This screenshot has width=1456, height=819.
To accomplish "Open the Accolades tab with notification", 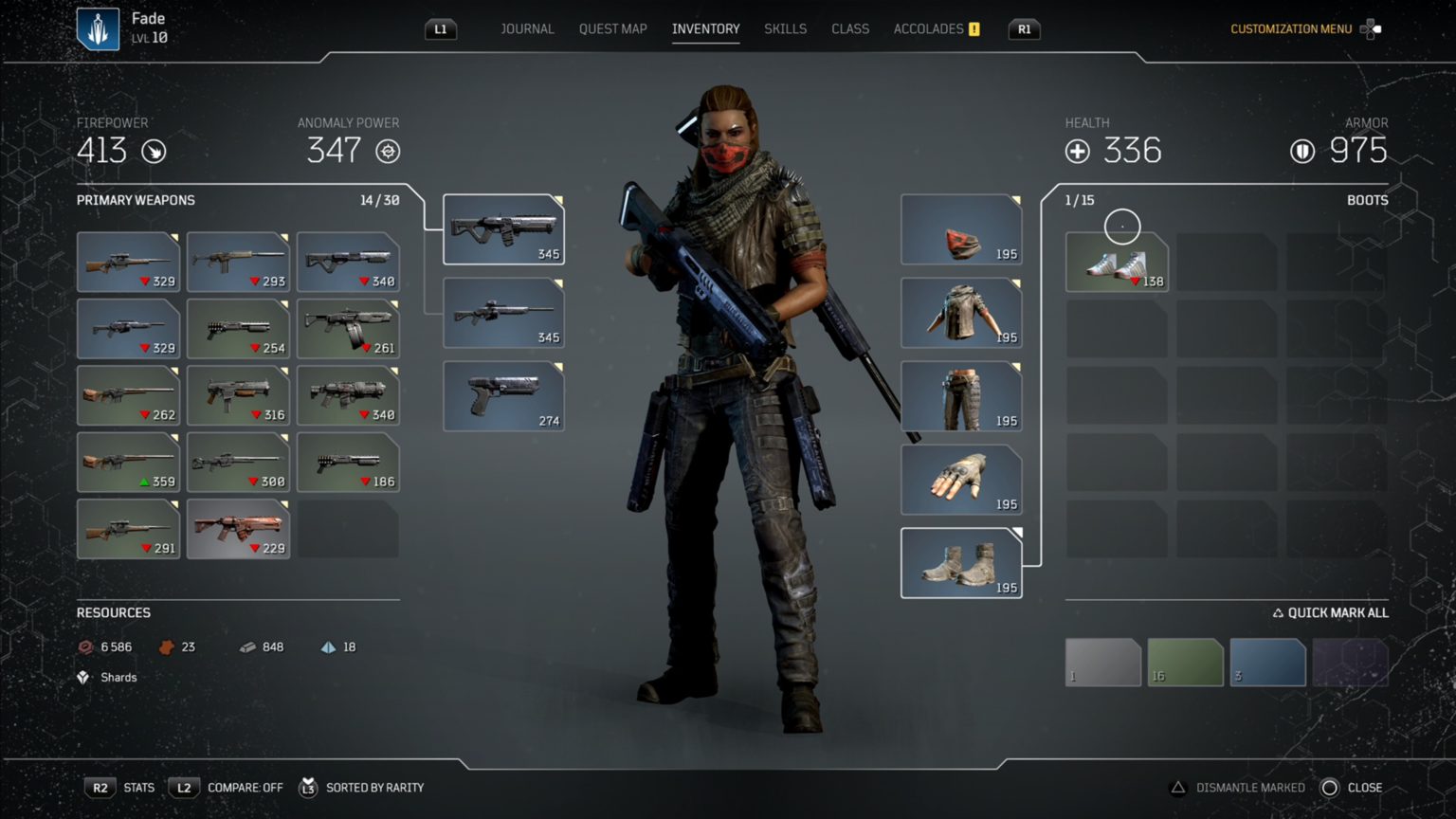I will [929, 28].
